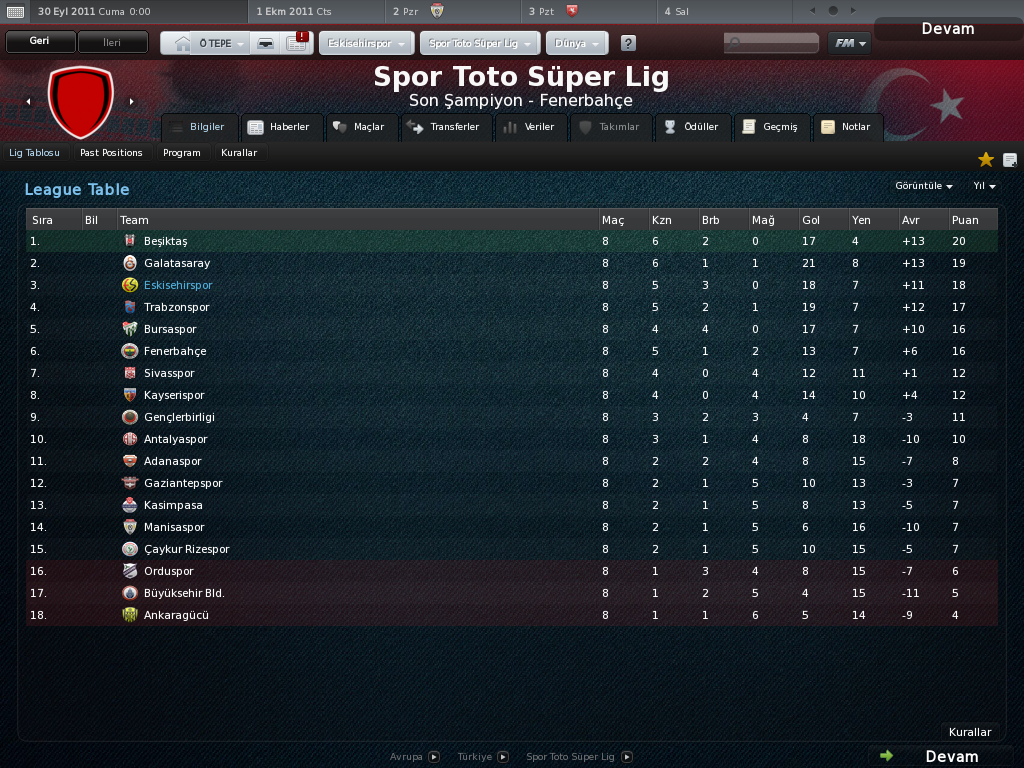Show the Past Positions sub-view
This screenshot has width=1024, height=768.
coord(111,153)
